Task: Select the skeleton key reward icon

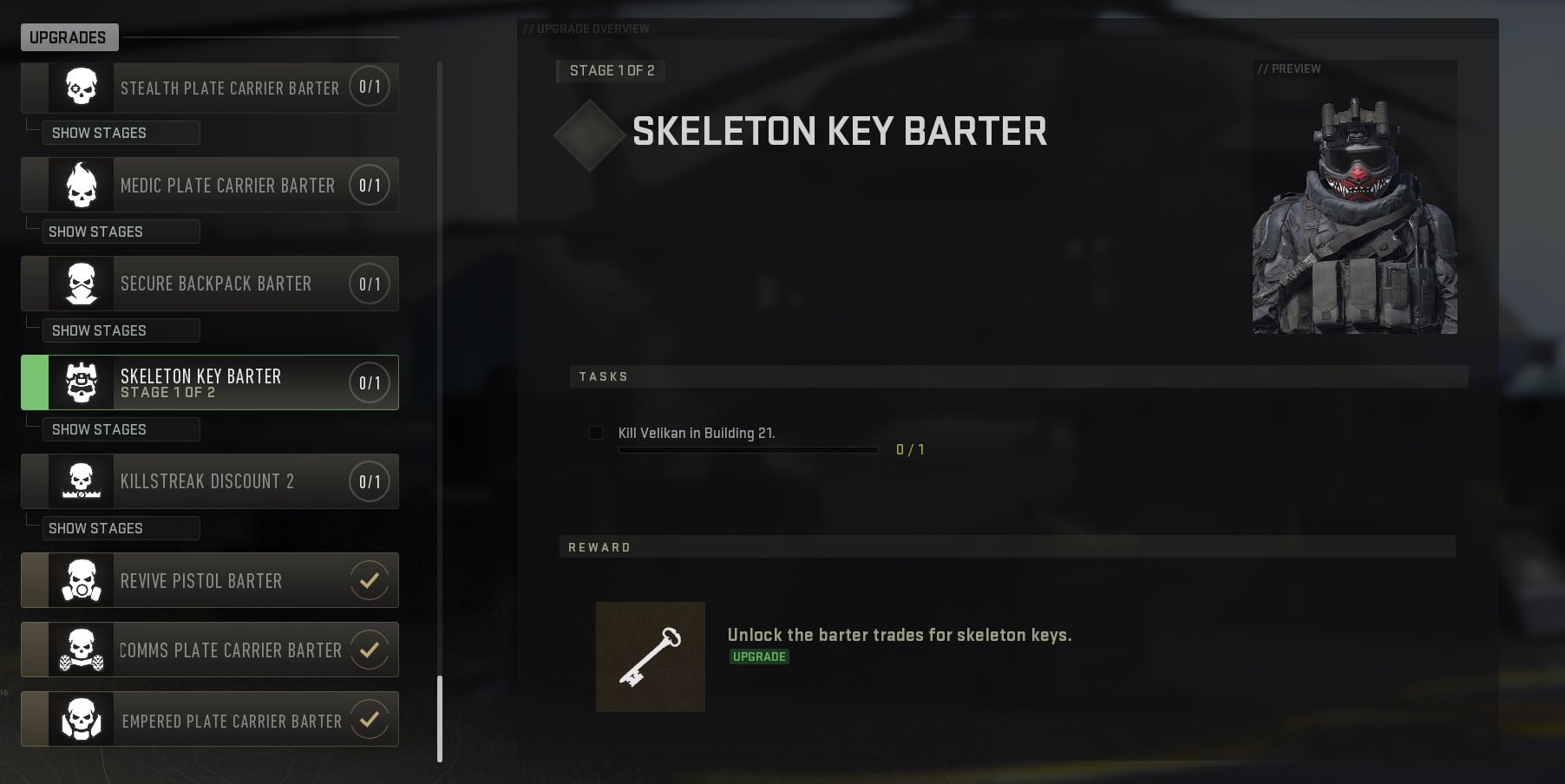Action: (x=651, y=657)
